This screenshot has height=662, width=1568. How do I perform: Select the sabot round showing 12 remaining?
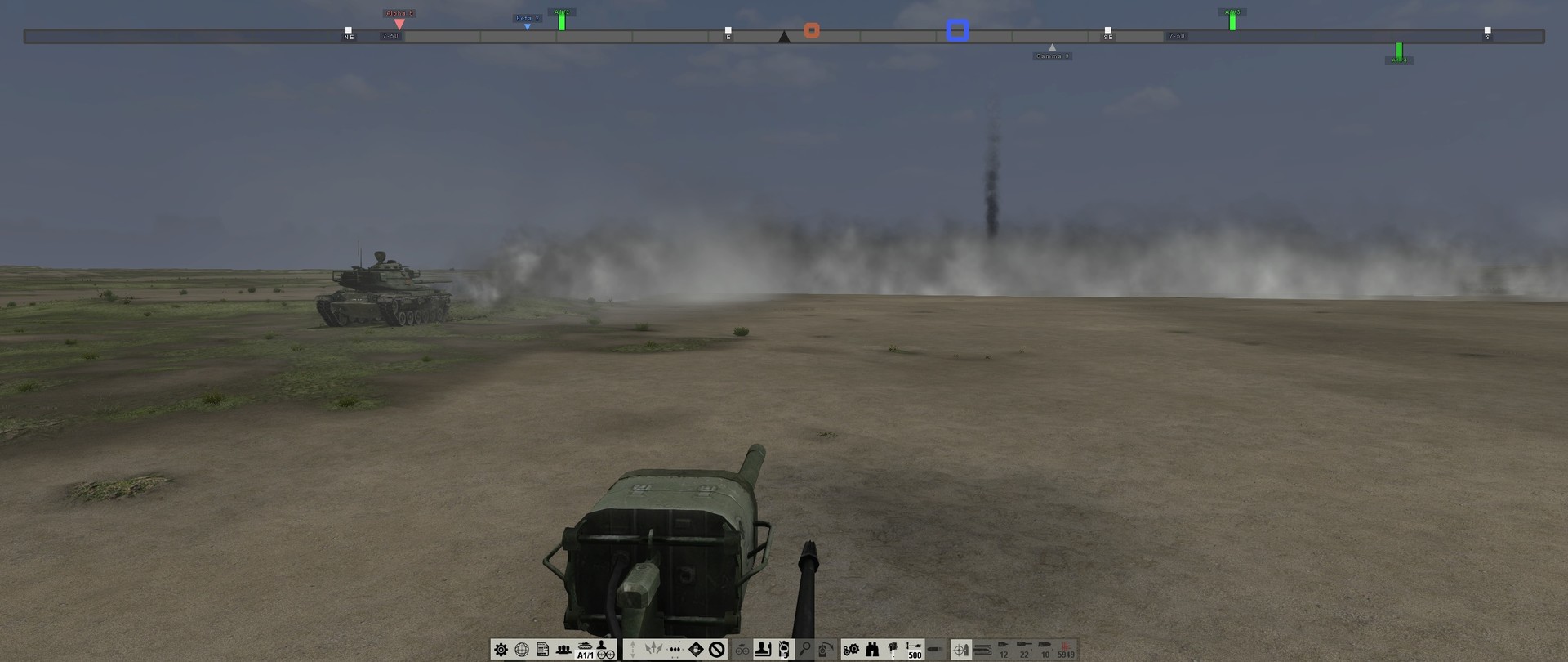point(1004,650)
